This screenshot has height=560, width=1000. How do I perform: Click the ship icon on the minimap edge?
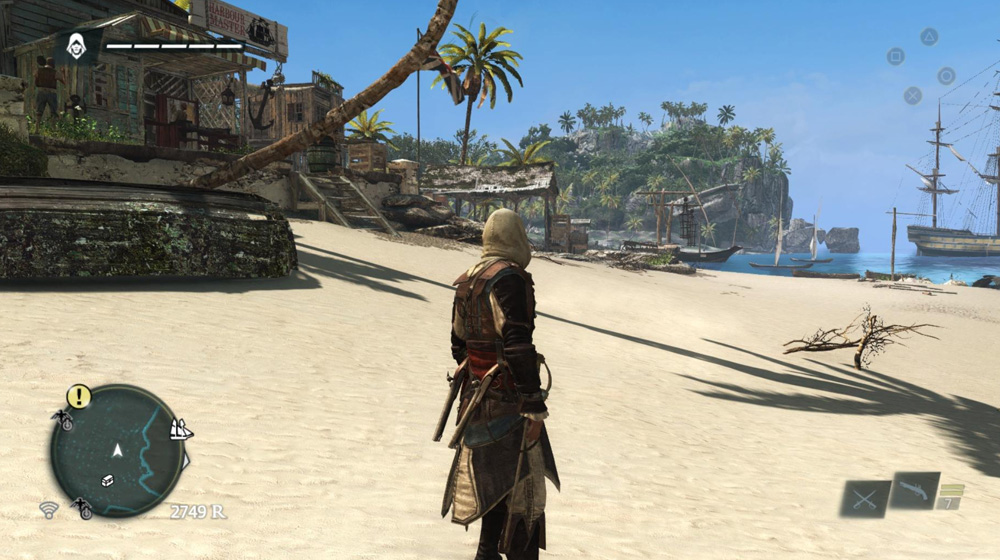point(181,430)
